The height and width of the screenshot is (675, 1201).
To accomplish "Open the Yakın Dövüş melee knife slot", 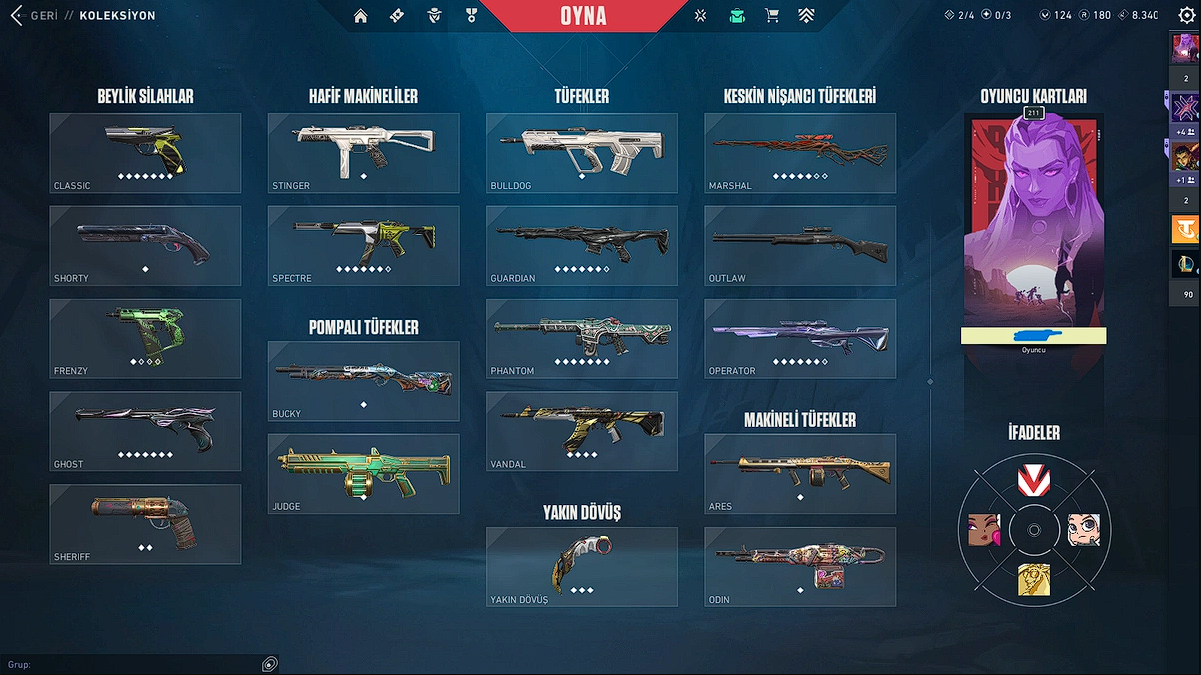I will [581, 566].
